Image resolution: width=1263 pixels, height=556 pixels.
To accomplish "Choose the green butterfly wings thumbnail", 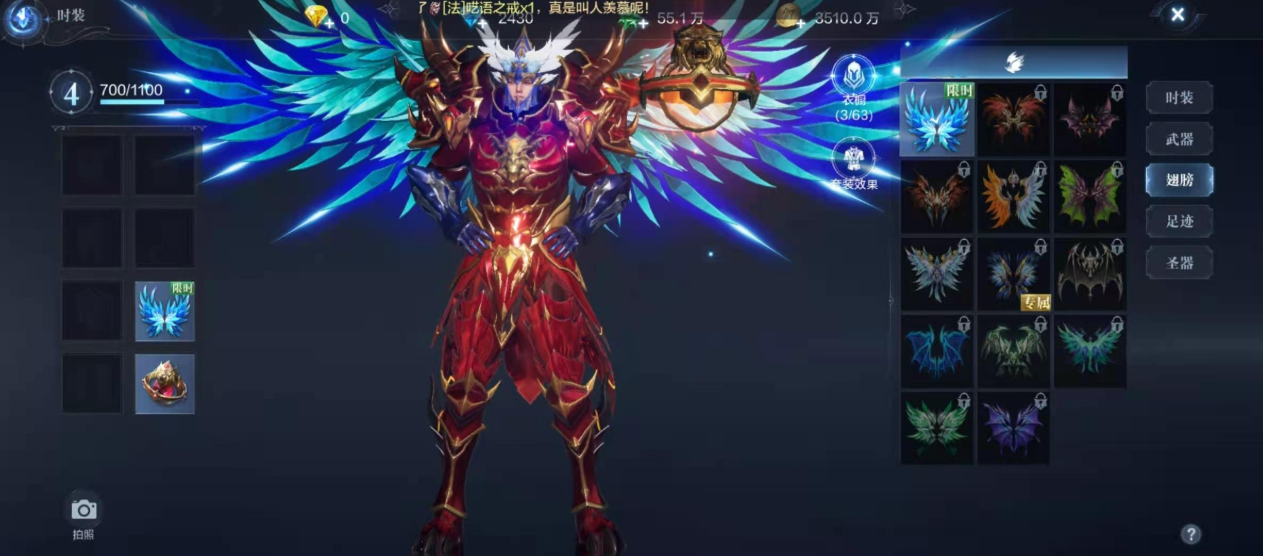I will click(x=937, y=428).
